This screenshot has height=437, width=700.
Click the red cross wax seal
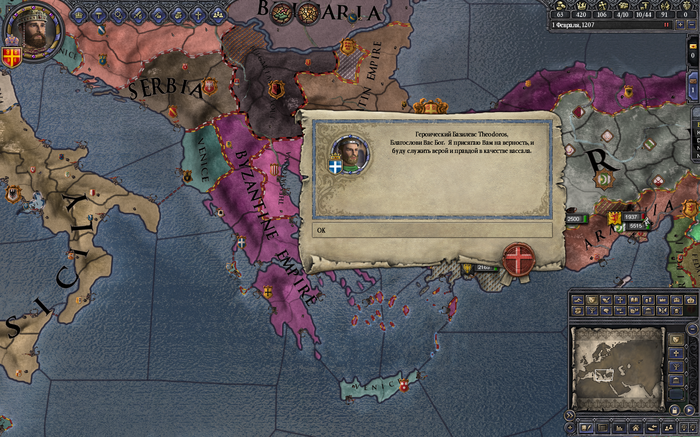click(x=517, y=259)
